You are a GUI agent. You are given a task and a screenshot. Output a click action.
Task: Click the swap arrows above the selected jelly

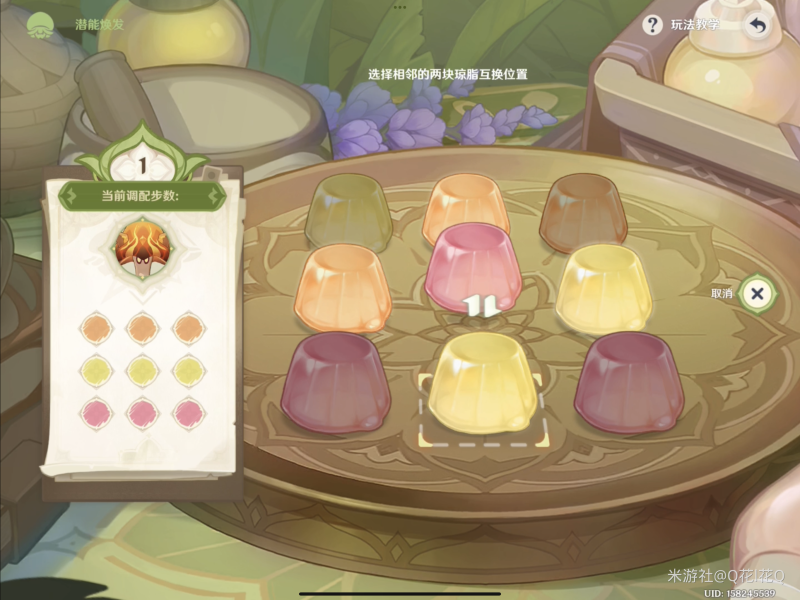483,306
